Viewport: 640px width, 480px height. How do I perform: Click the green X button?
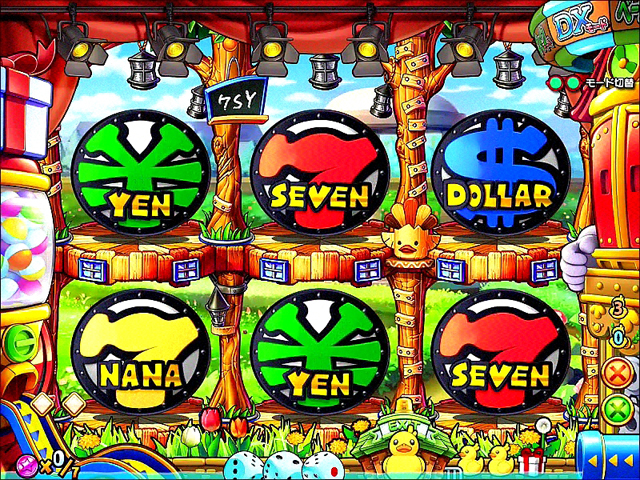pos(621,412)
